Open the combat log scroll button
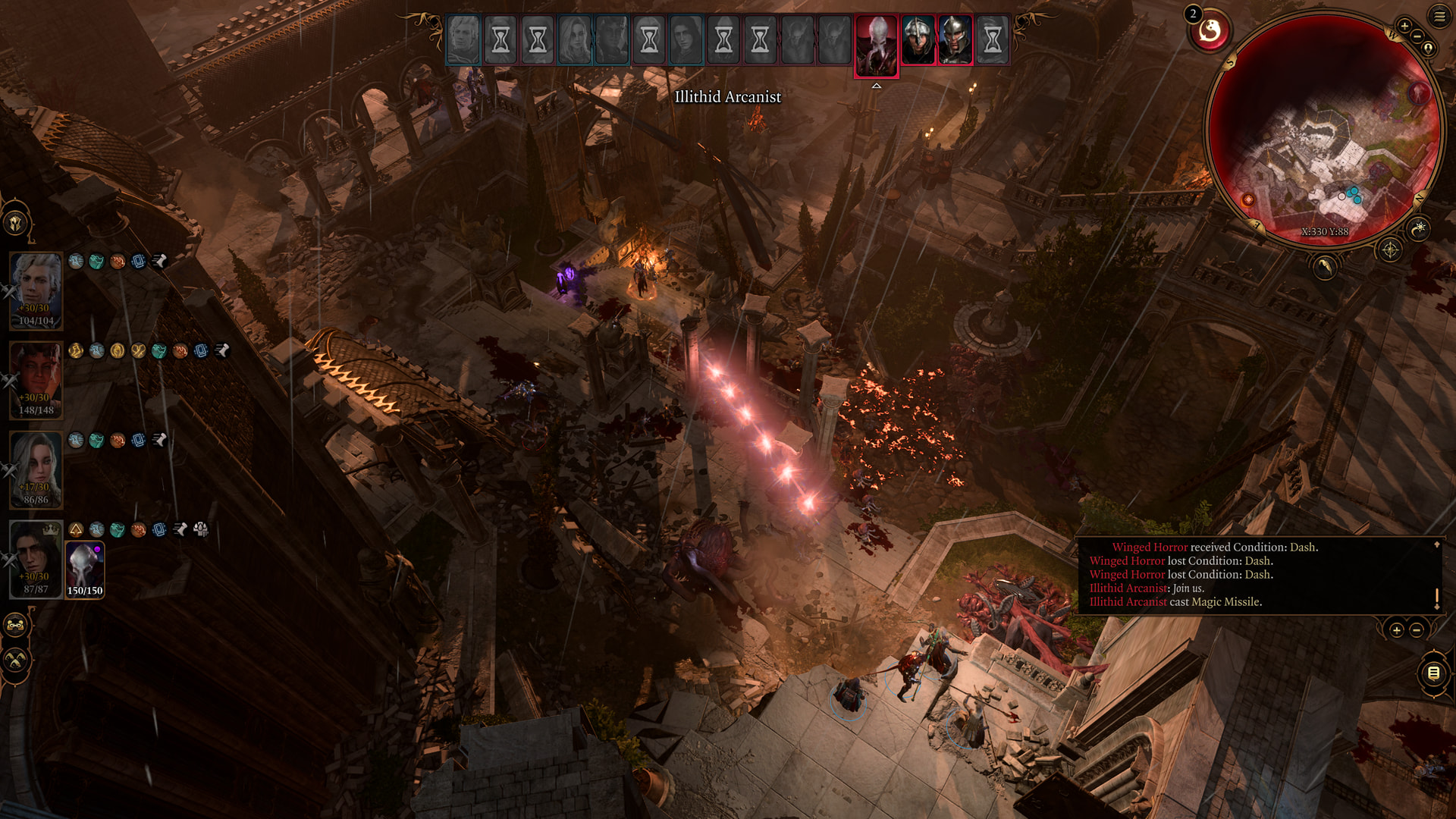1456x819 pixels. point(1433,673)
